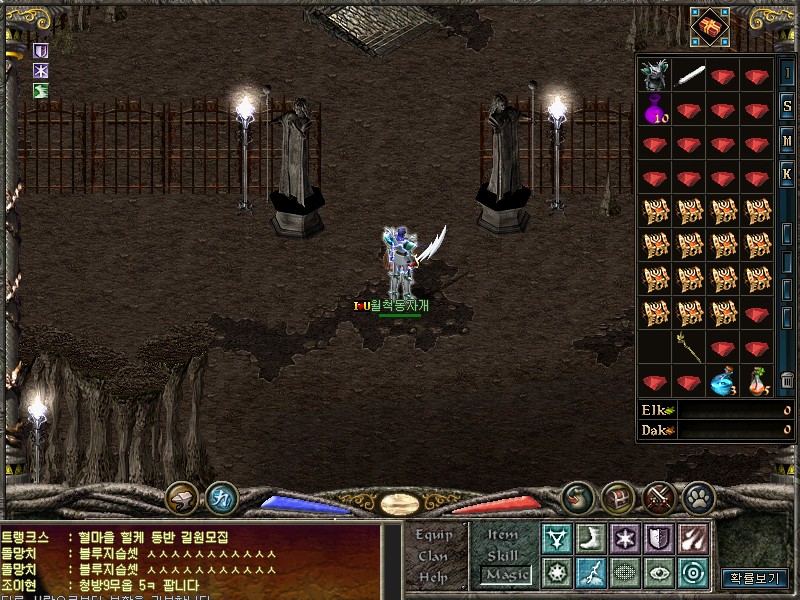Click the 확률보기 button
800x600 pixels.
pyautogui.click(x=755, y=578)
